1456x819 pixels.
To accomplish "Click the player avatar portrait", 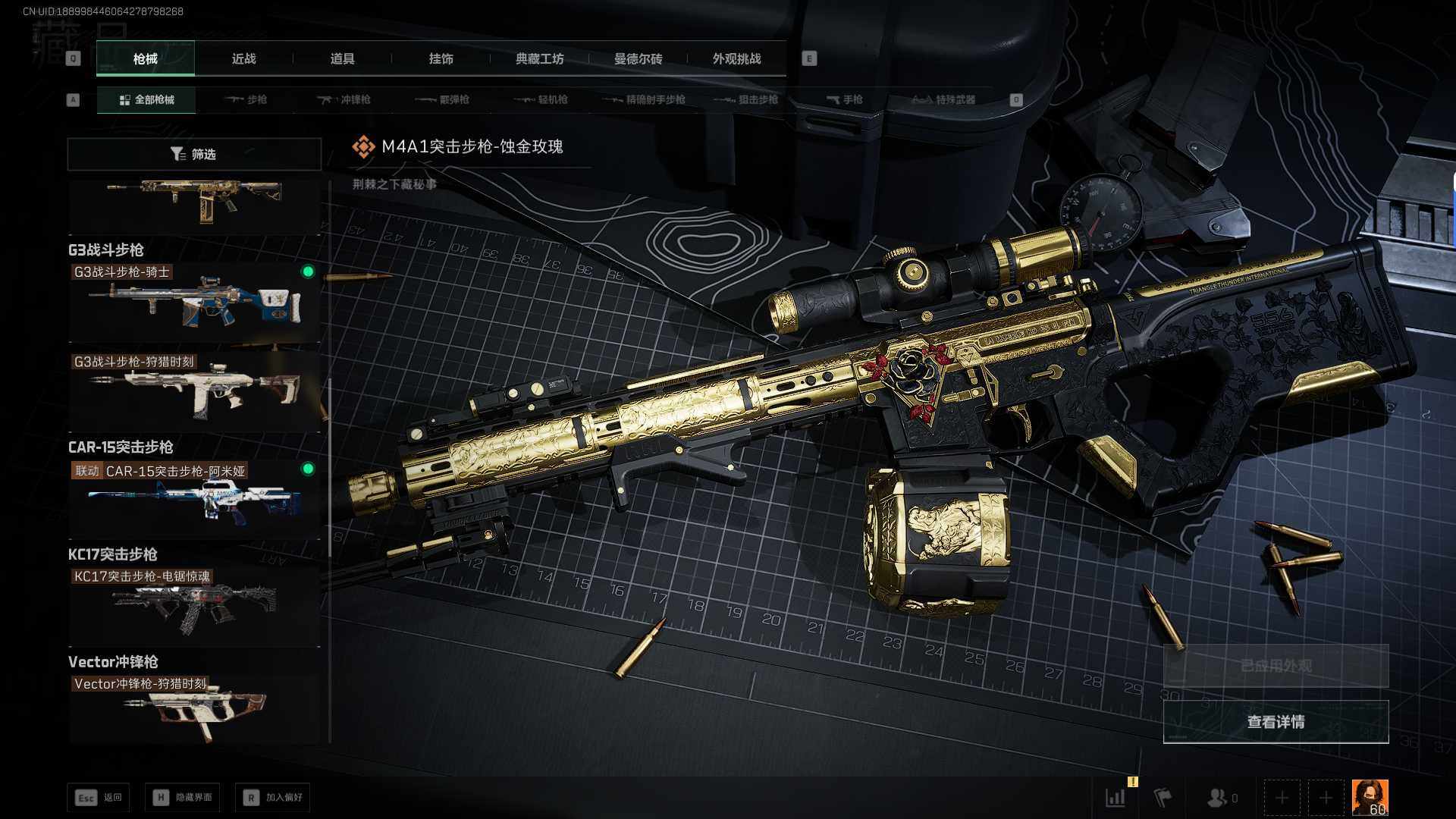I will [x=1370, y=798].
